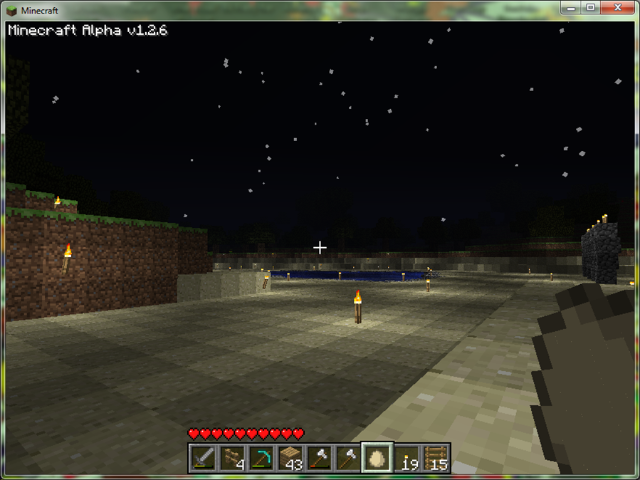Viewport: 640px width, 480px height.
Task: Switch to the torch stack of 19
Action: click(x=407, y=458)
